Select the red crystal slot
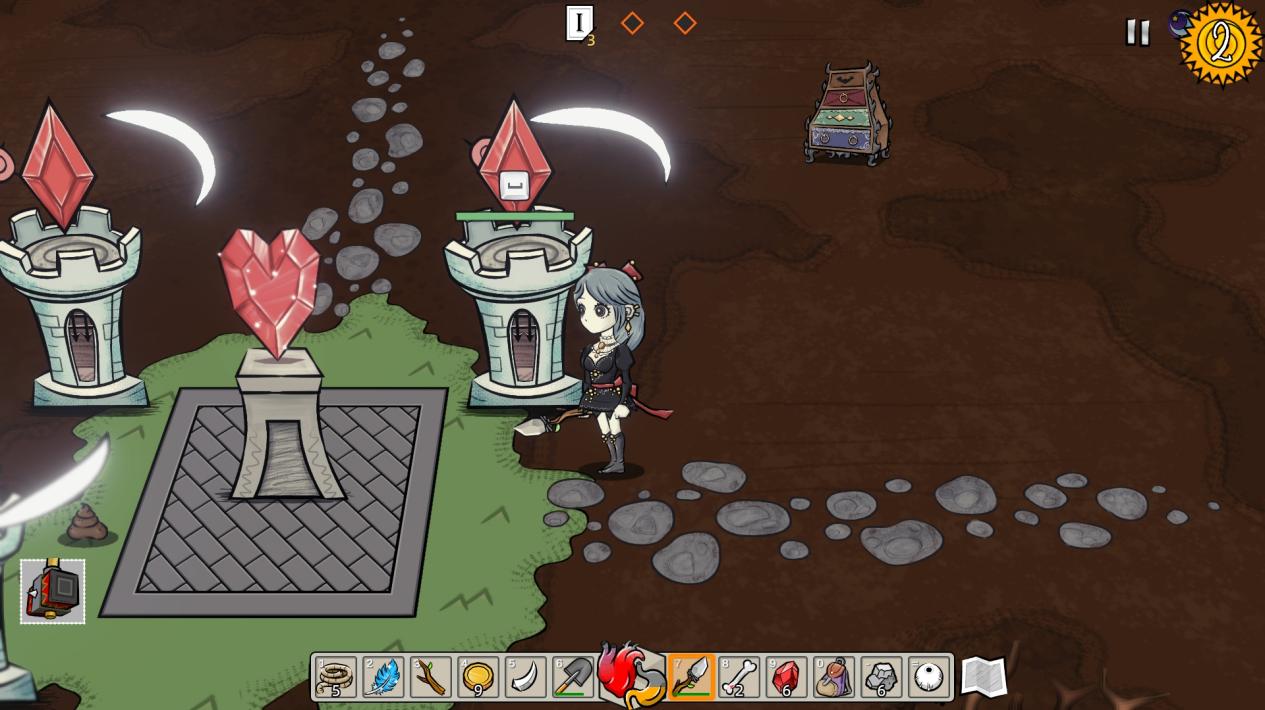Image resolution: width=1265 pixels, height=710 pixels. (786, 677)
